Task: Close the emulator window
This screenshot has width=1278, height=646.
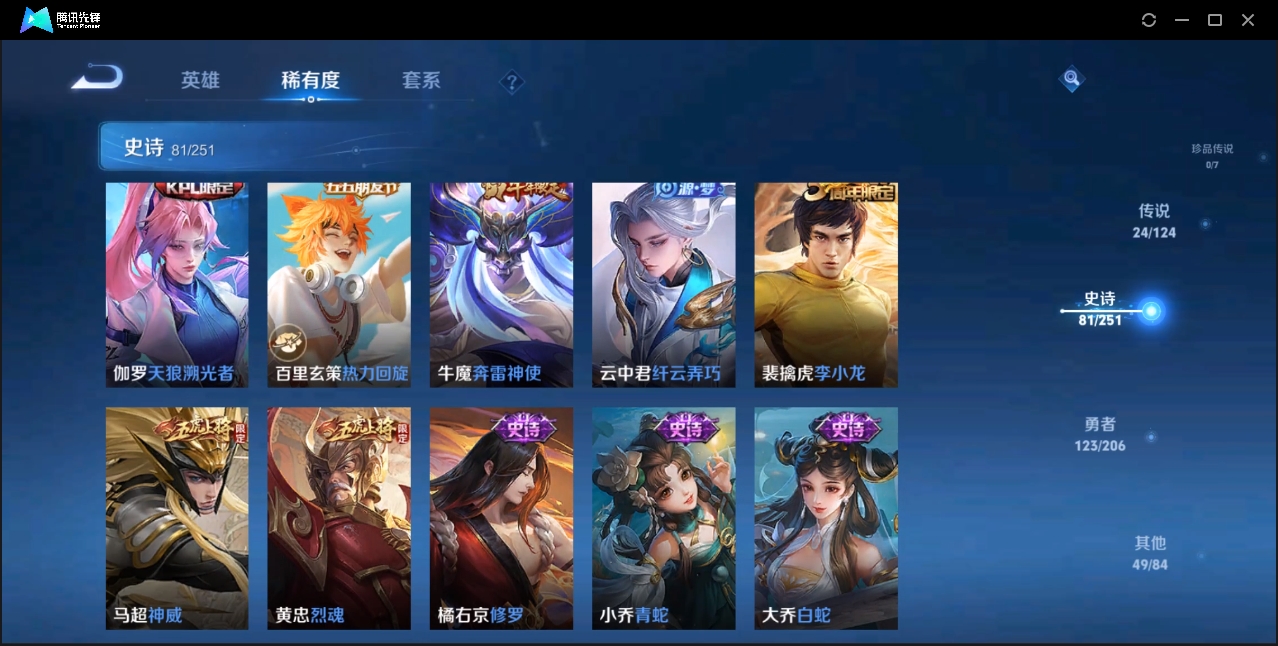Action: click(1248, 20)
